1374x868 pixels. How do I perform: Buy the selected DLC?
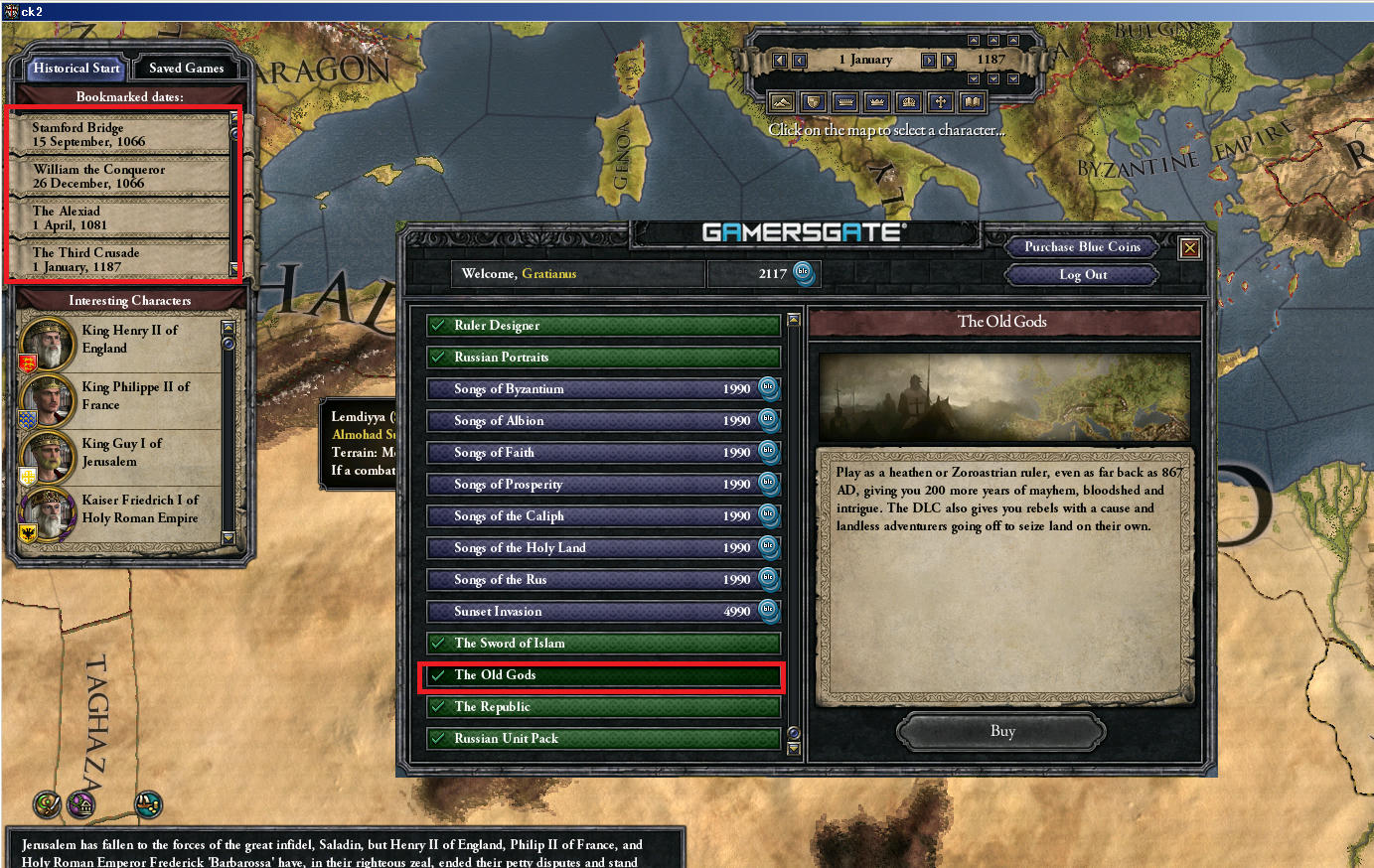1001,732
